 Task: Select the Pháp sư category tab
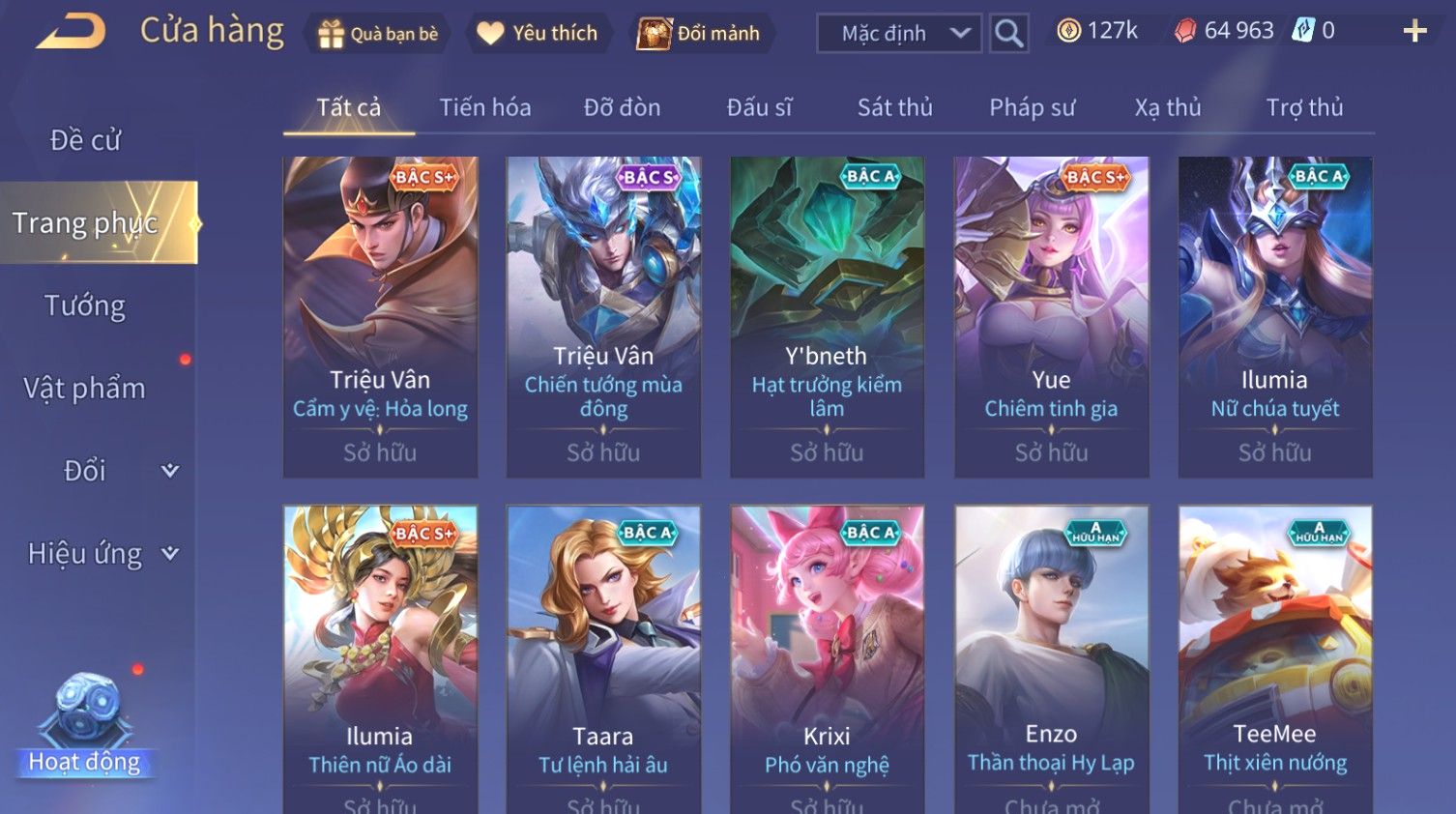pos(1032,107)
